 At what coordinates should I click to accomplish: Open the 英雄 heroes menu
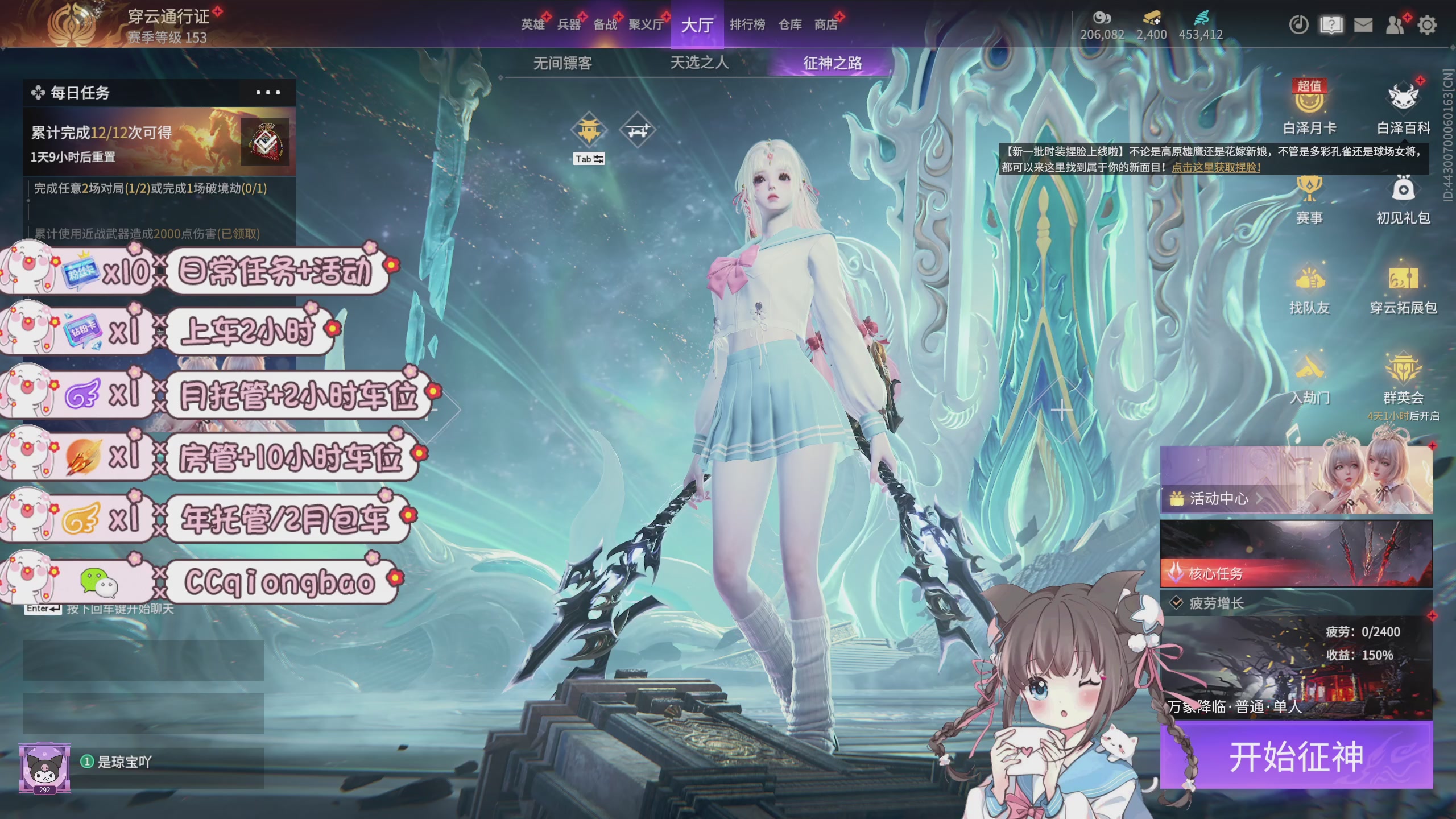pyautogui.click(x=533, y=24)
